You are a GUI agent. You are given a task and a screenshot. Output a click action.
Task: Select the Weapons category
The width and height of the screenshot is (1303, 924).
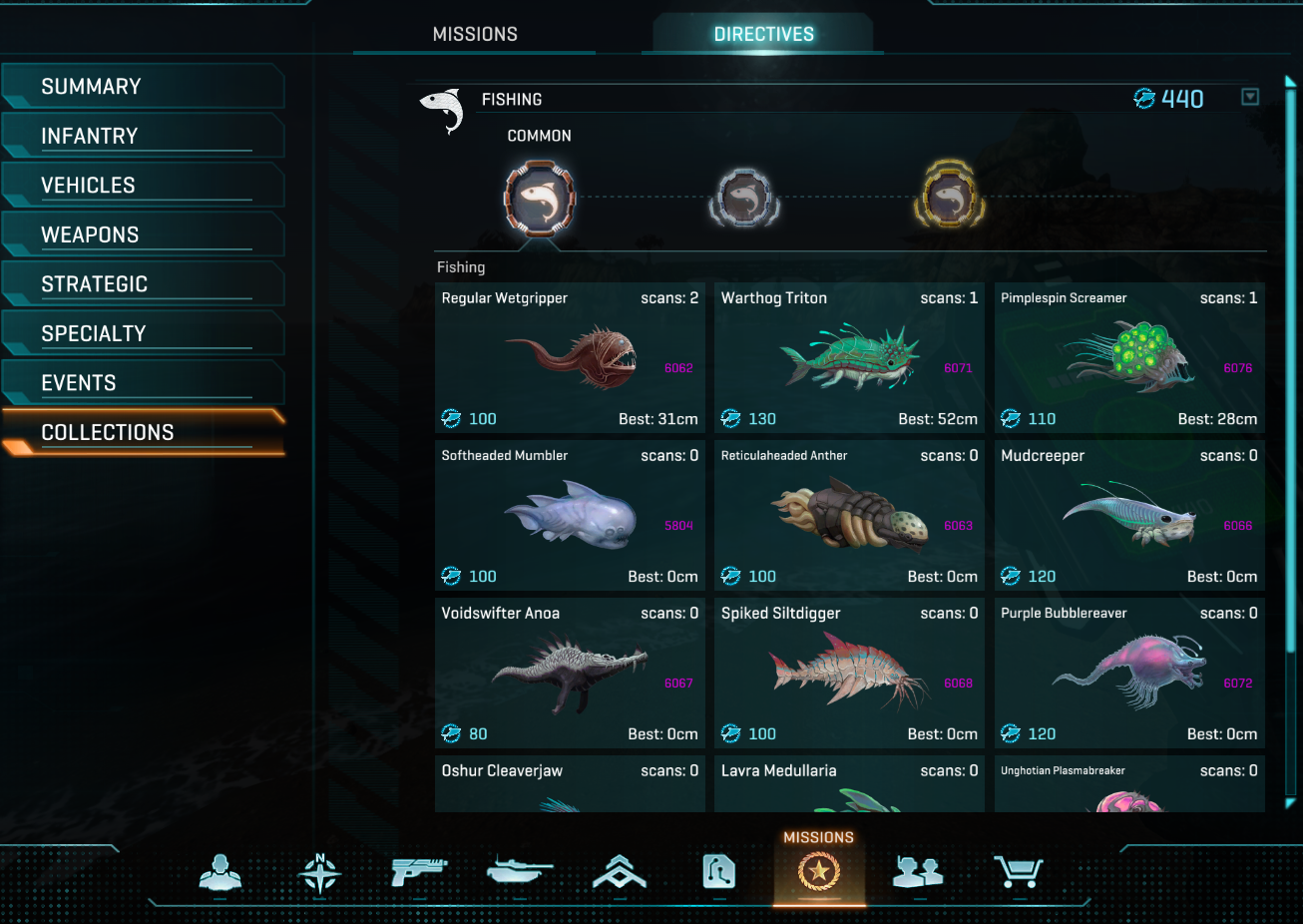tap(143, 234)
